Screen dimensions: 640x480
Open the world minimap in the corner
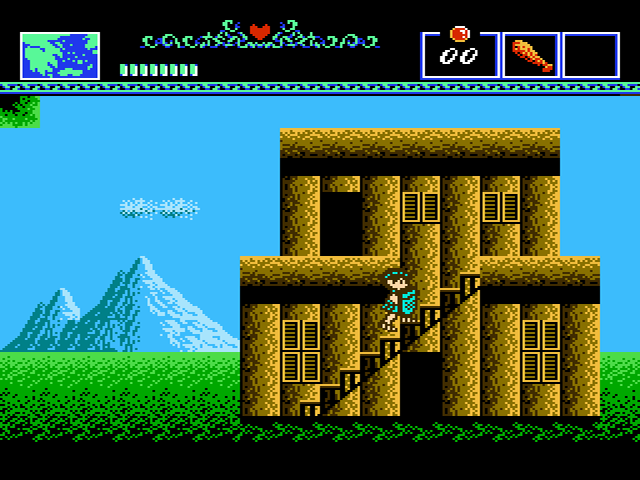tap(60, 55)
